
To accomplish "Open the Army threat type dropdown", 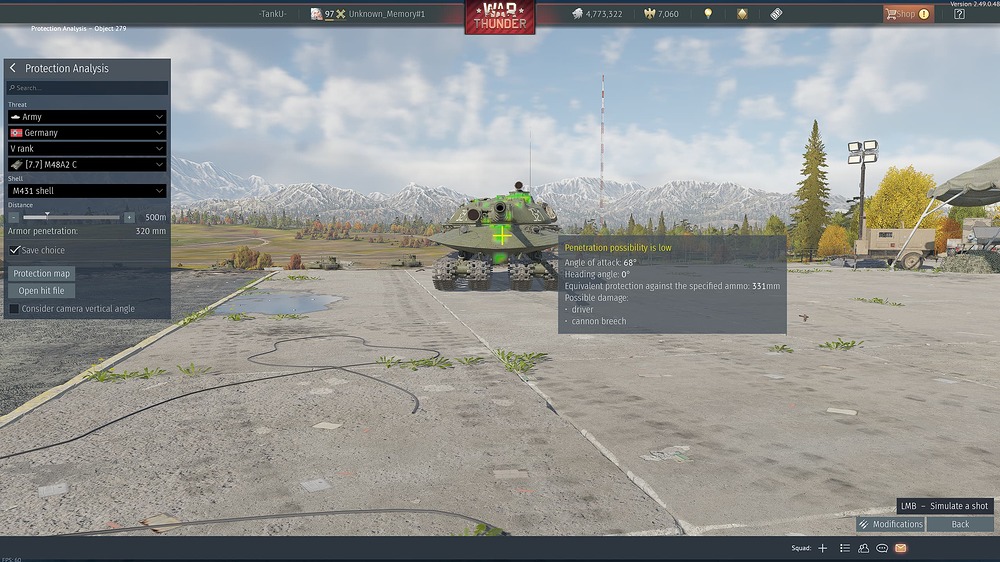I will (87, 117).
